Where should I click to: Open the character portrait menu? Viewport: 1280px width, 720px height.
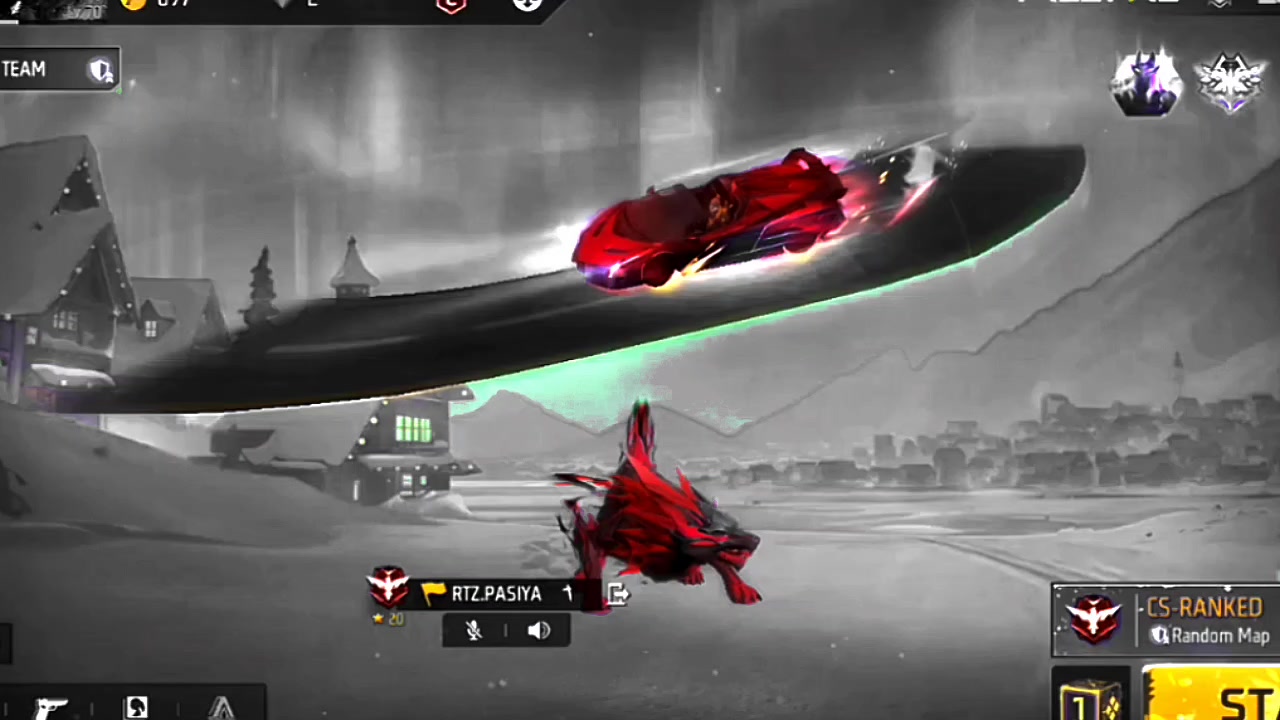[x=137, y=707]
